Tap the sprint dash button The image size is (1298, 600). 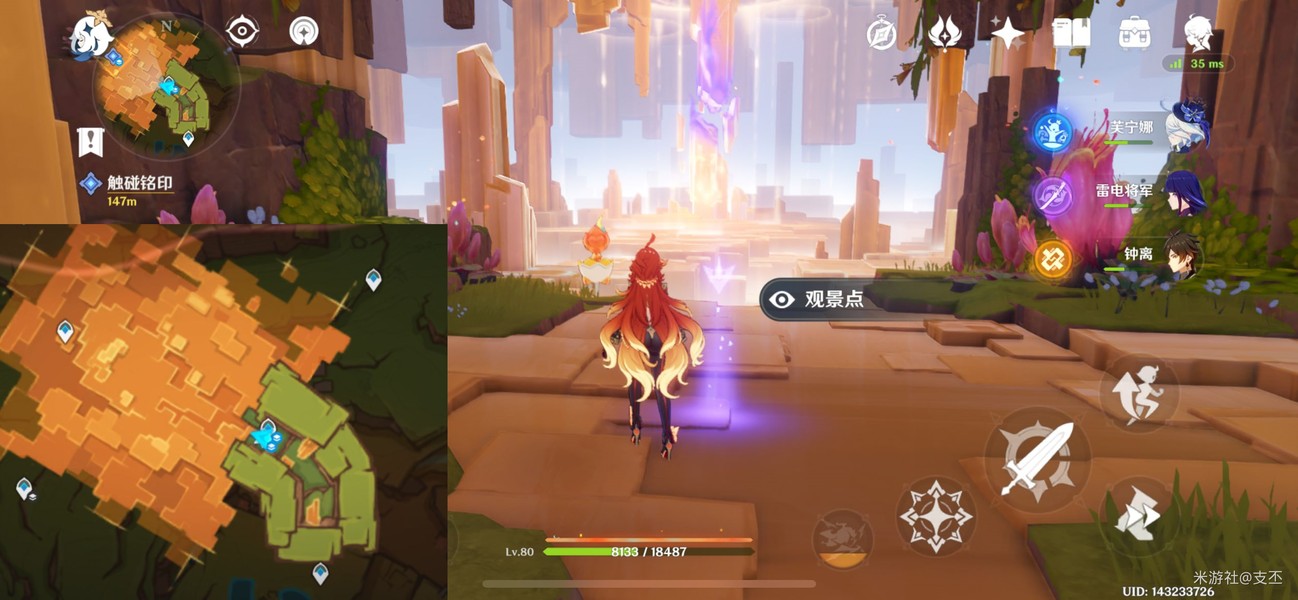click(x=1137, y=514)
